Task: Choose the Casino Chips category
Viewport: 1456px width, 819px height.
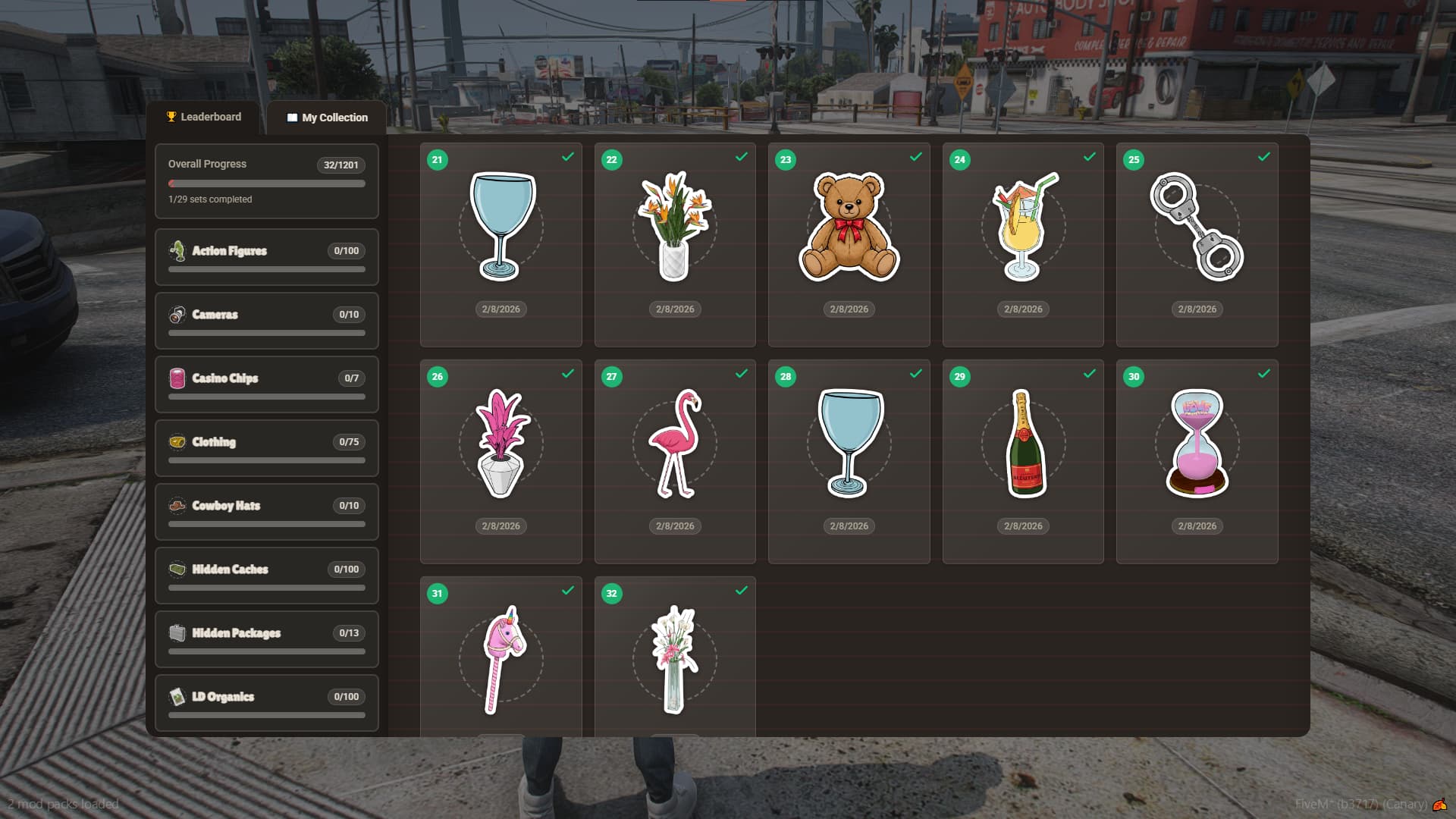Action: click(x=266, y=384)
